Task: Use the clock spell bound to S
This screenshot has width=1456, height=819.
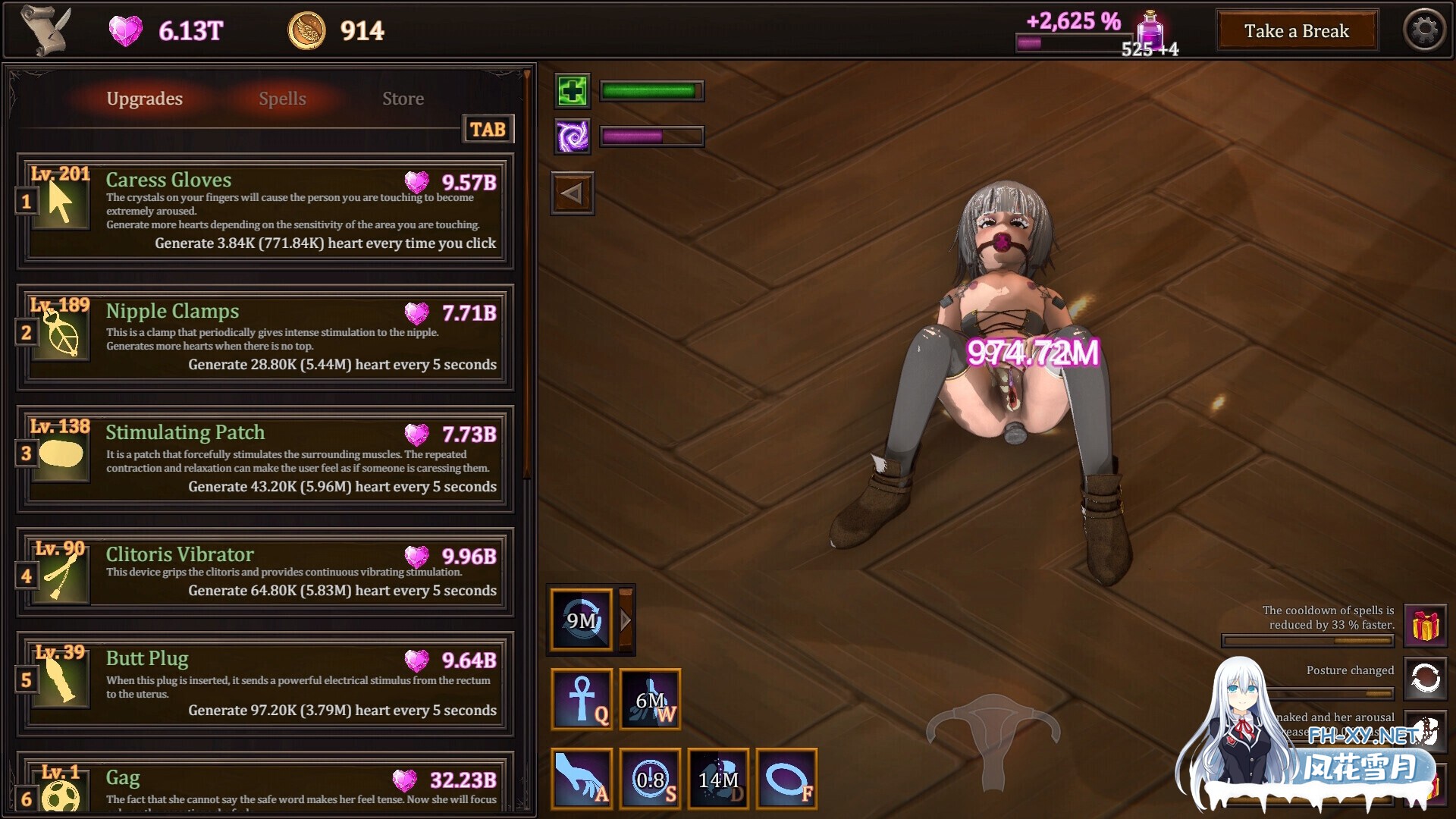Action: coord(650,779)
